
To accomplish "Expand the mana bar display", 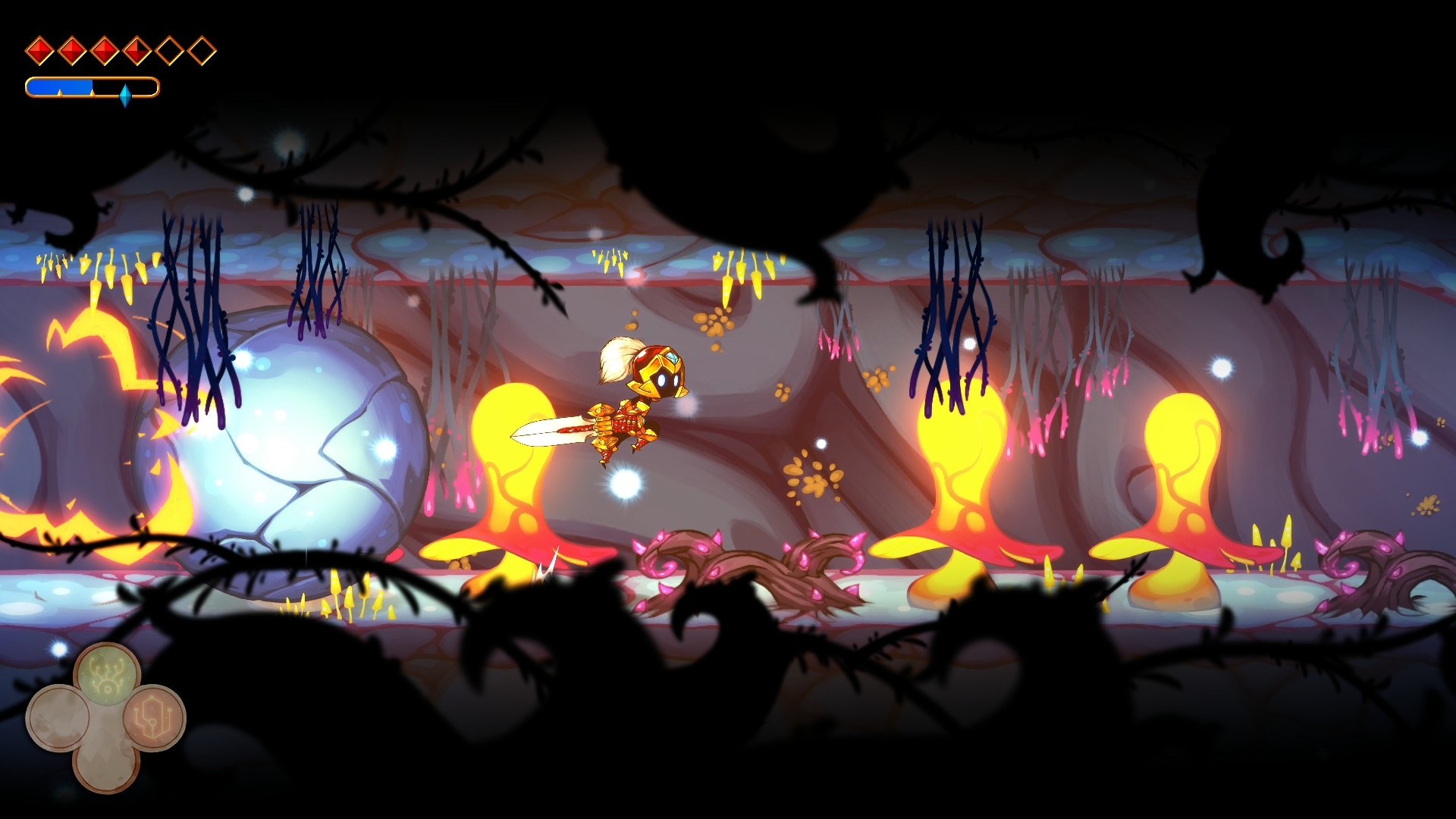I will coord(93,88).
